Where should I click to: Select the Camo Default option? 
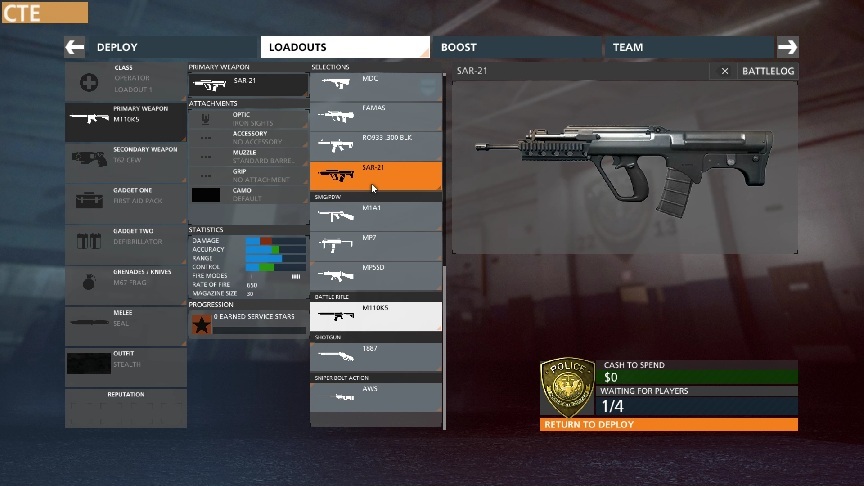[247, 194]
